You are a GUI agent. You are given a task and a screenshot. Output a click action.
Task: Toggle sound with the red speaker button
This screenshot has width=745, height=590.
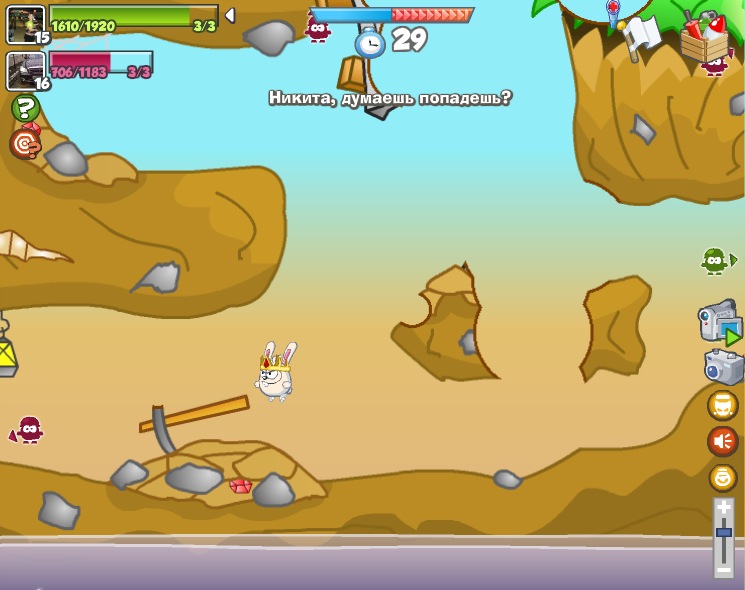[723, 441]
